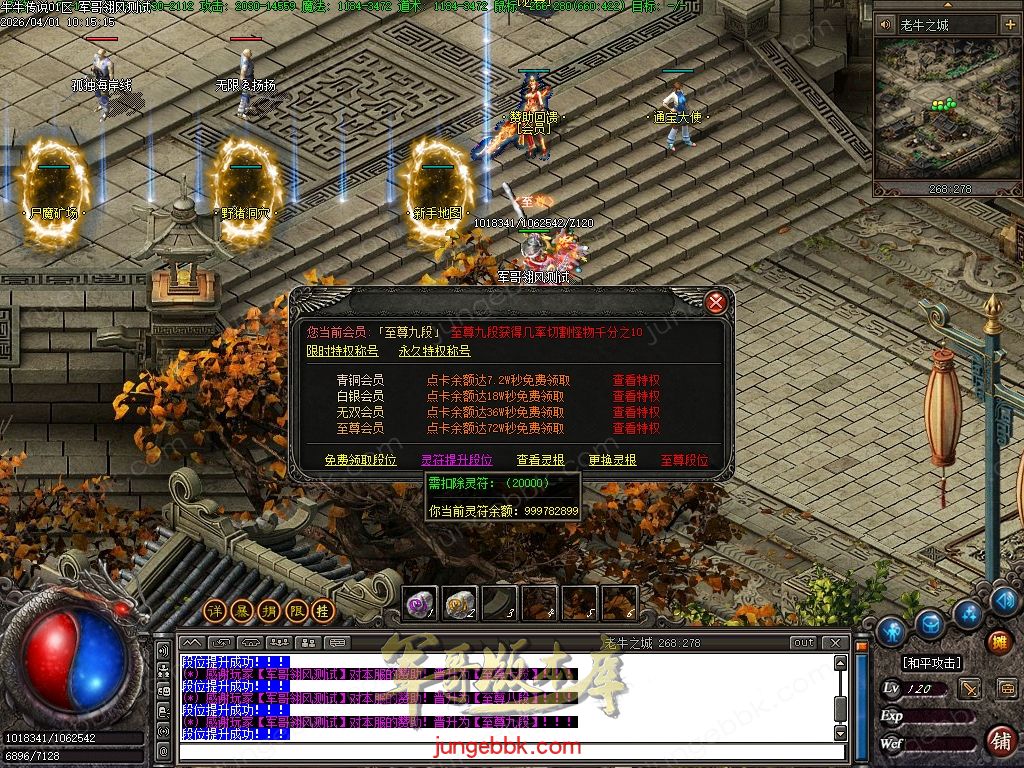Screen dimensions: 1024x768
Task: Click the round 挂 auto-play button
Action: click(322, 610)
